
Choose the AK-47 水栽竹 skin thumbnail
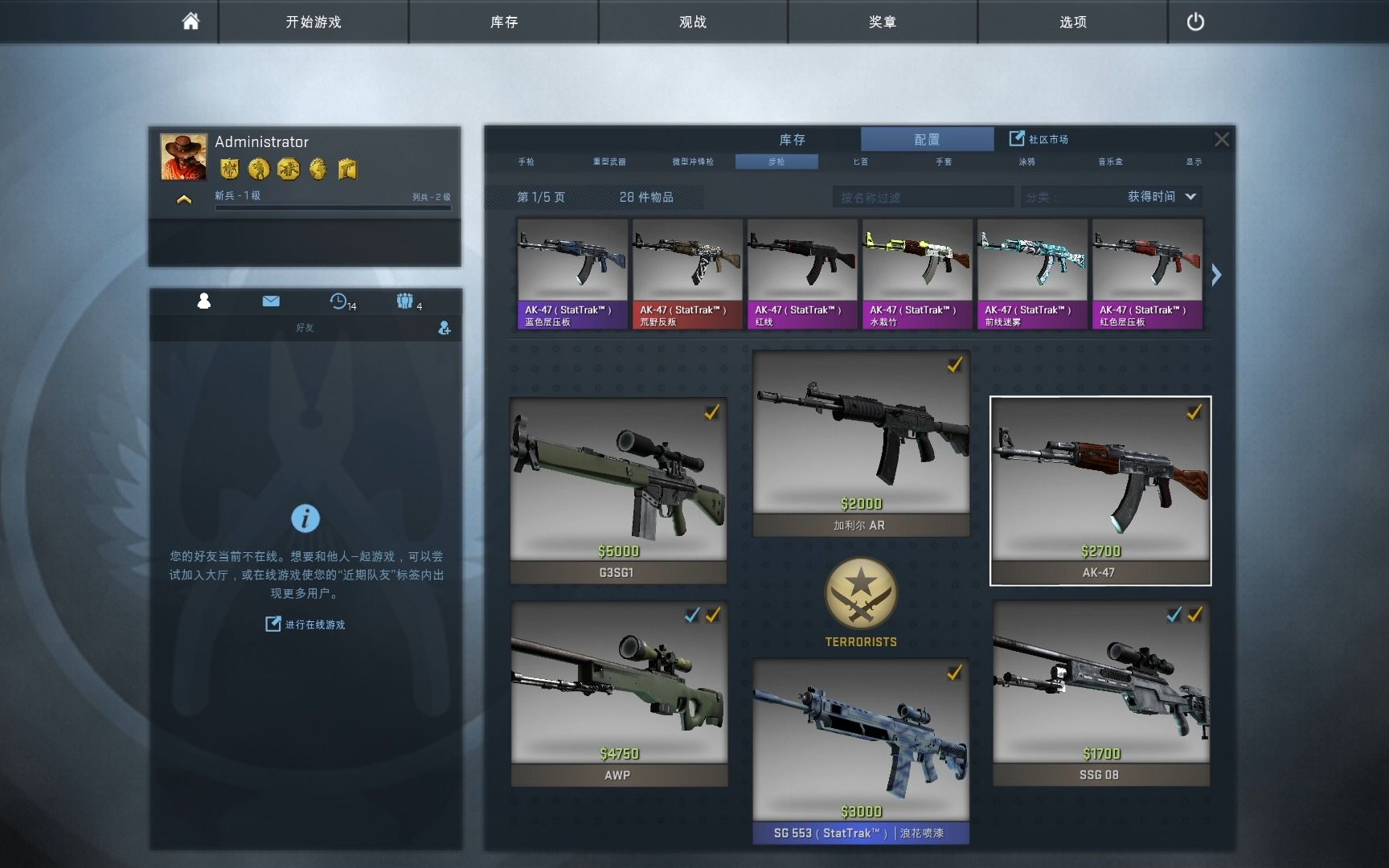tap(917, 273)
